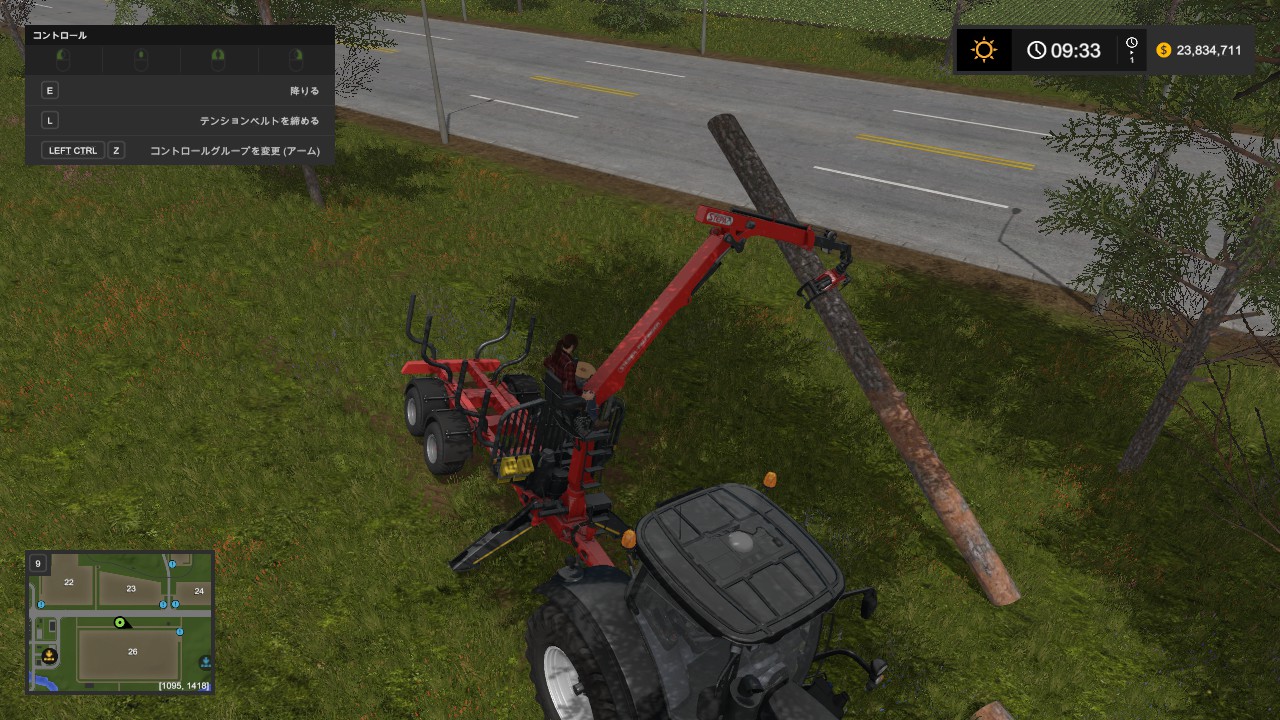Select the clock icon beside the time
This screenshot has height=720, width=1280.
click(x=1036, y=50)
